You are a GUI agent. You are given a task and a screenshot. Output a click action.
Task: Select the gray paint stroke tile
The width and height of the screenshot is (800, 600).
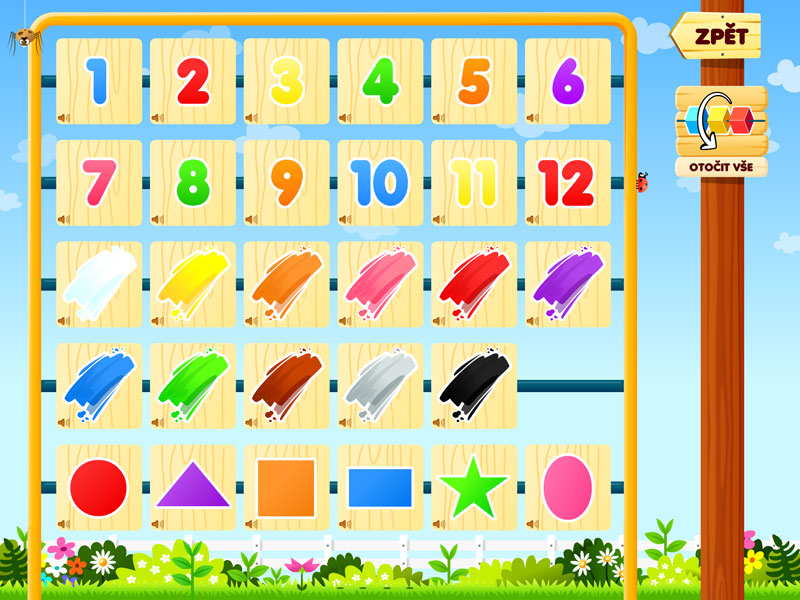tap(380, 385)
